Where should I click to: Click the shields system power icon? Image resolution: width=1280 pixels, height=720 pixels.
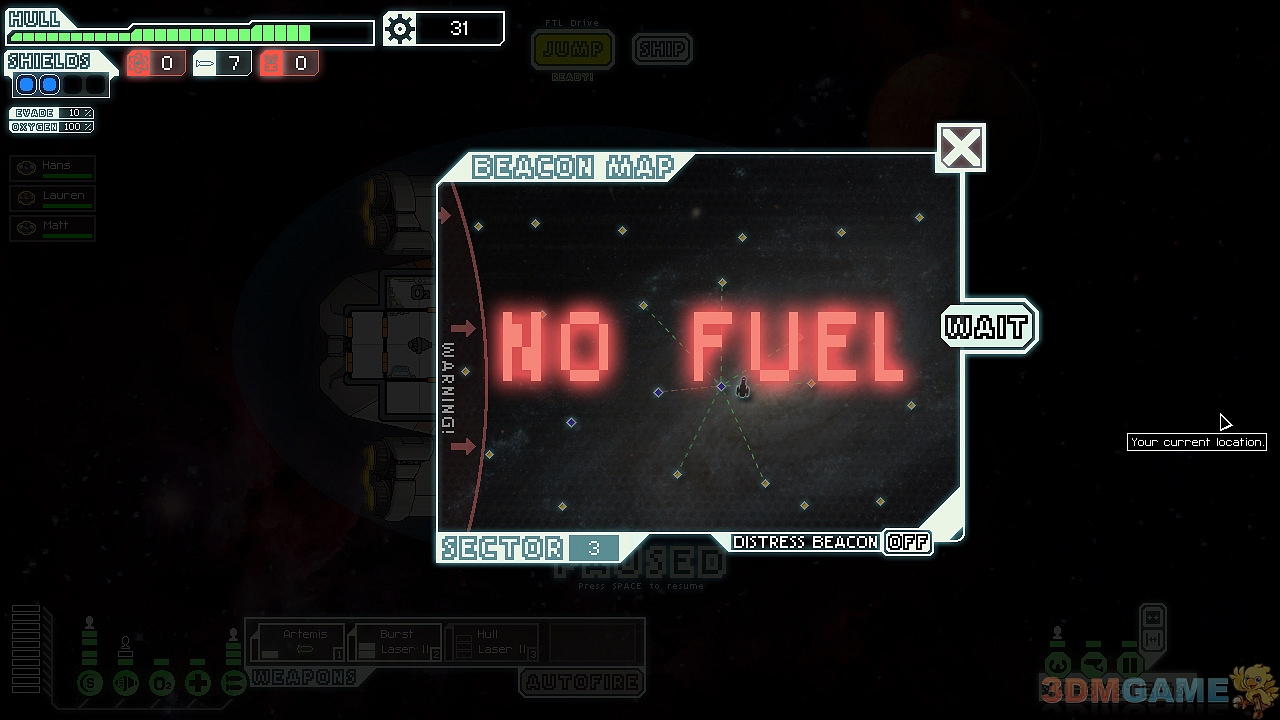90,684
